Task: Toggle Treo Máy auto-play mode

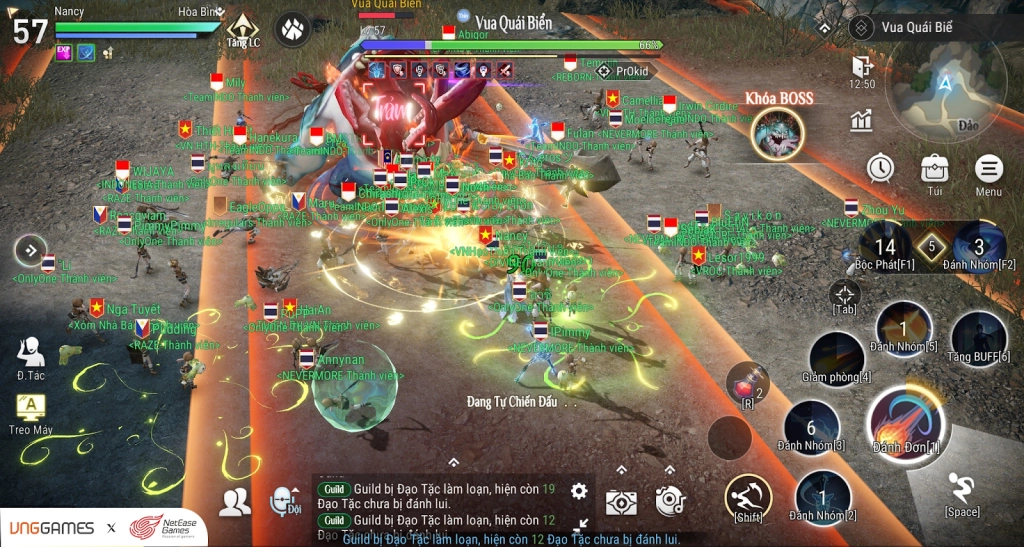Action: click(32, 407)
